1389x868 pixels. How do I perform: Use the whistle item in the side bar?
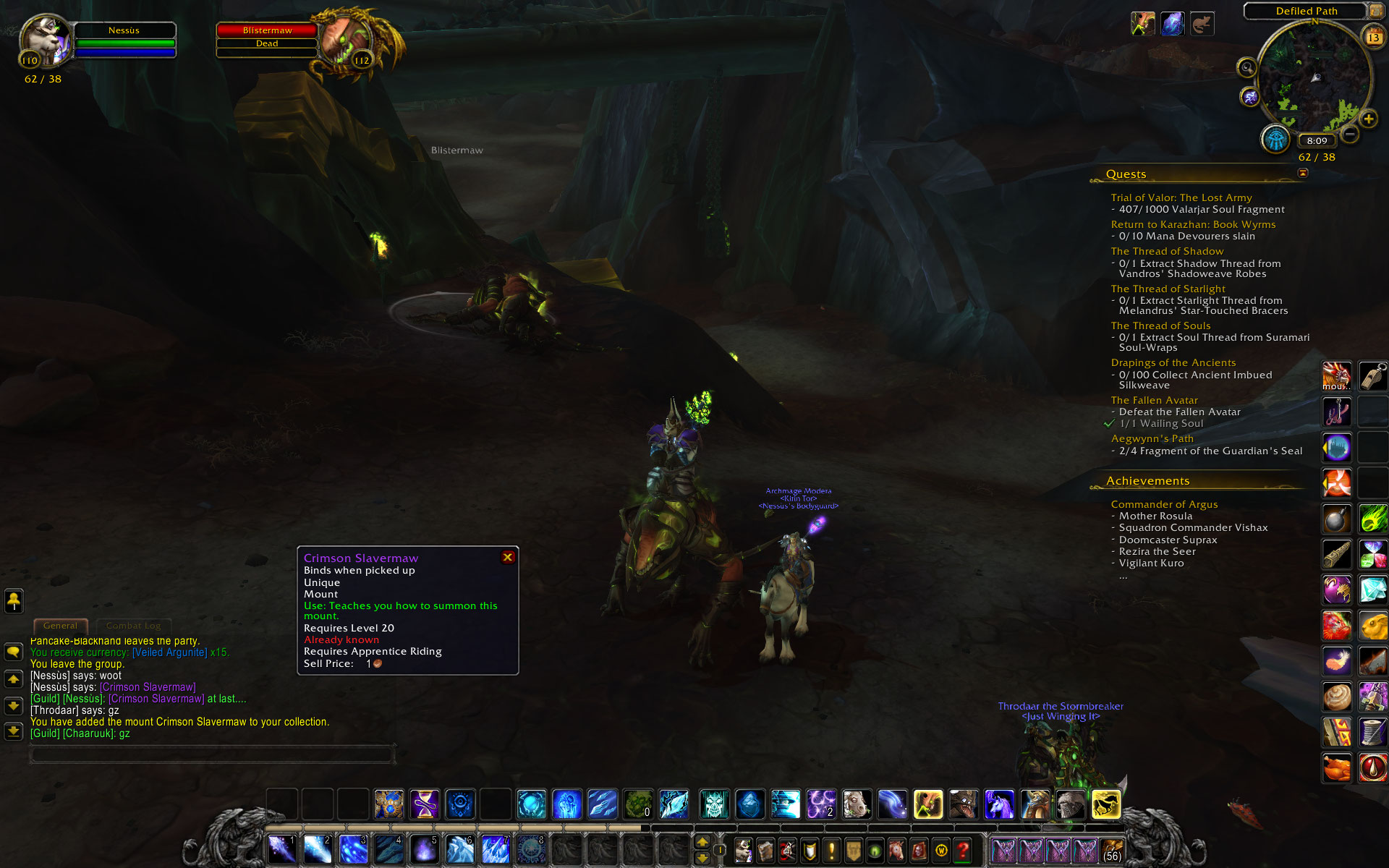pos(1372,376)
